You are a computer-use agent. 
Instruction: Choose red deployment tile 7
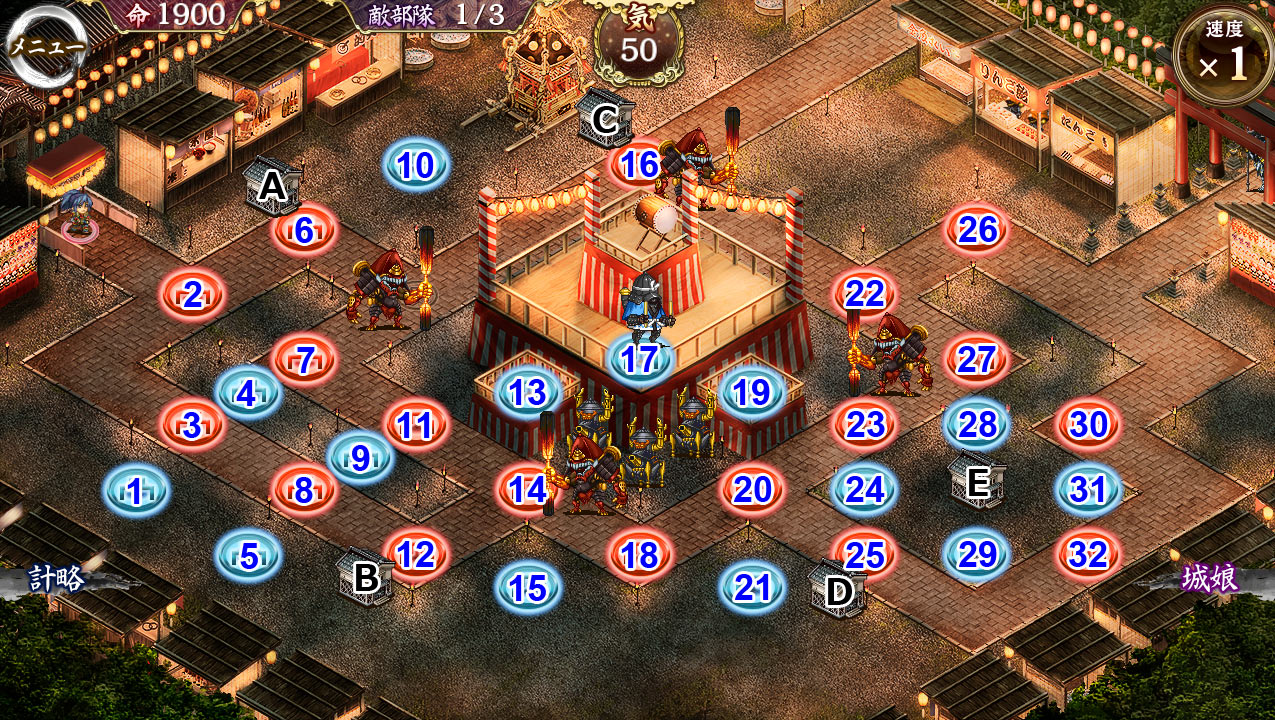click(304, 360)
